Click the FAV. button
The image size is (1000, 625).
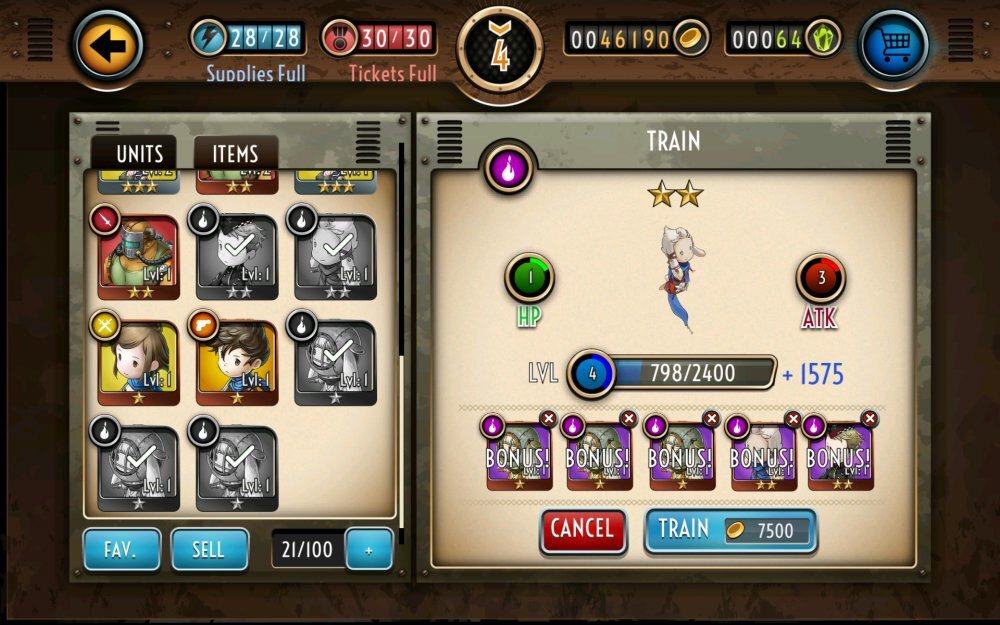[x=121, y=549]
